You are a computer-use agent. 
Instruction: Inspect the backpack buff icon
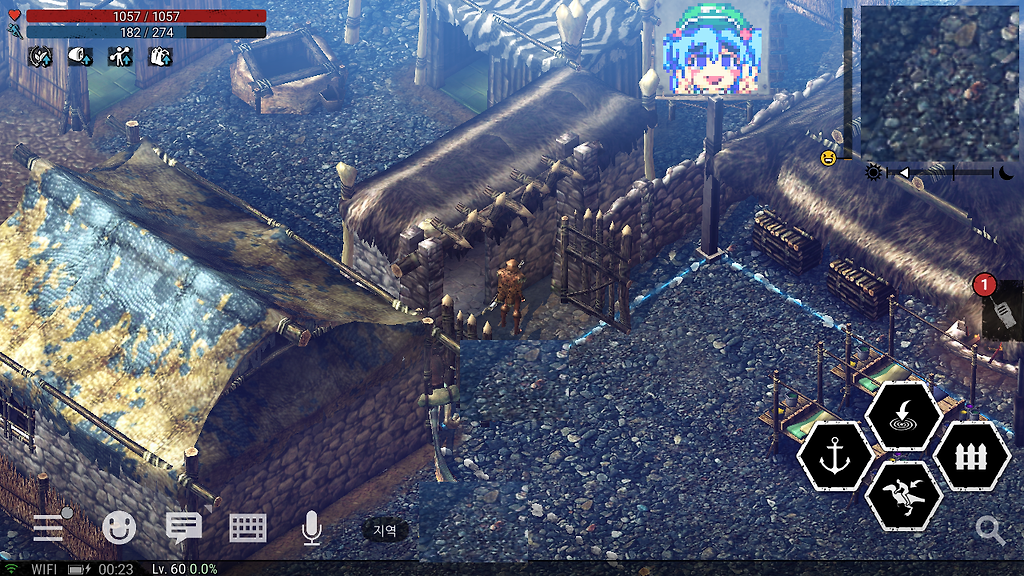point(161,56)
